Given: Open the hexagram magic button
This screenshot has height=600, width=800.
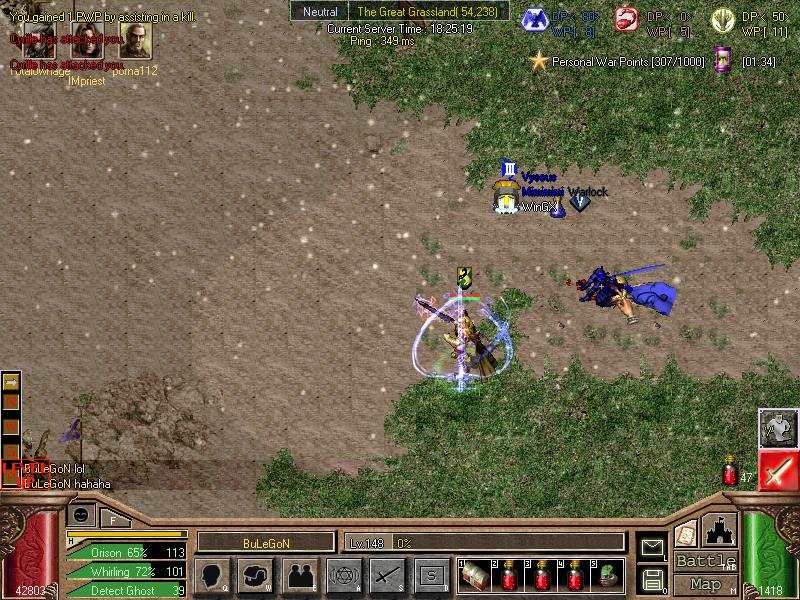Looking at the screenshot, I should [x=343, y=575].
